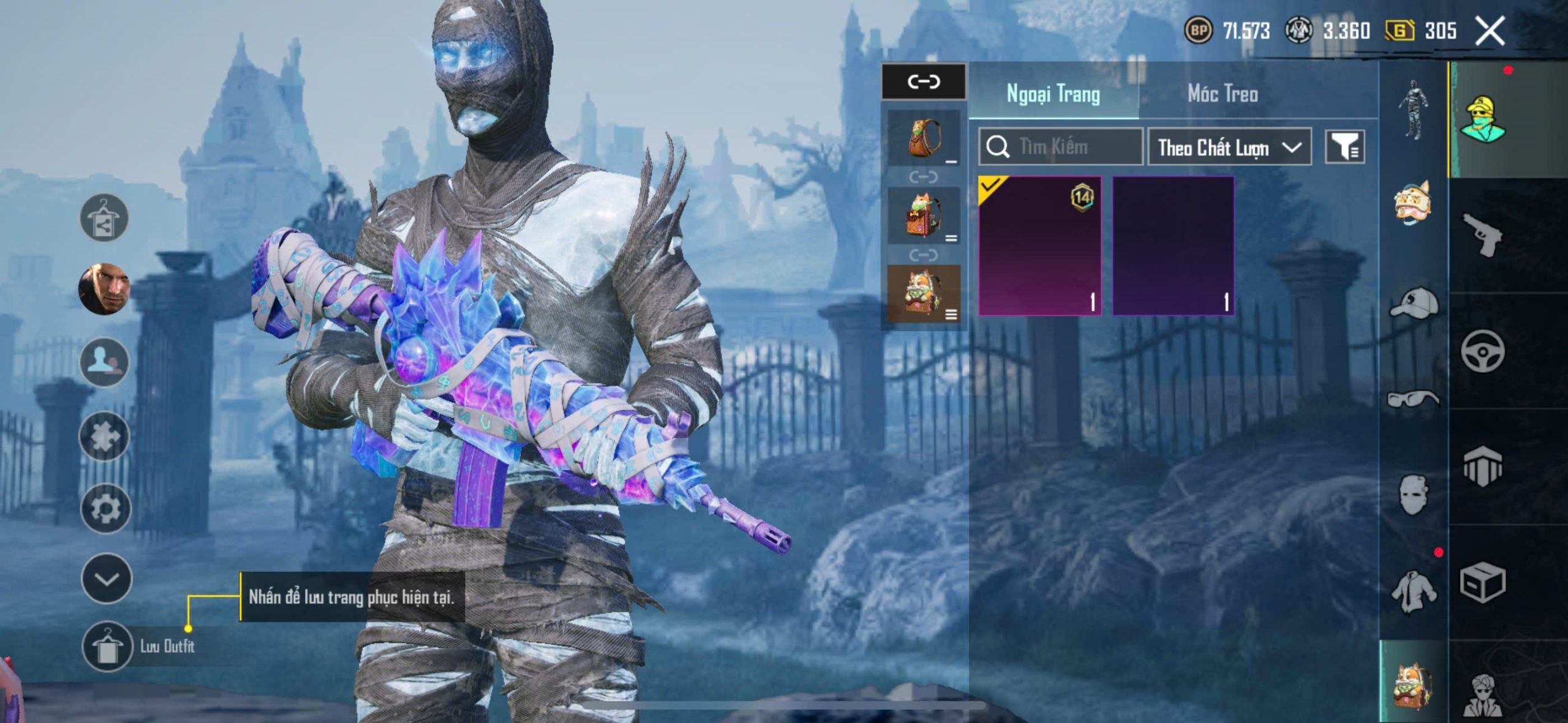Choose the sunglasses eyewear category
Screen dimensions: 1568x723
1414,399
